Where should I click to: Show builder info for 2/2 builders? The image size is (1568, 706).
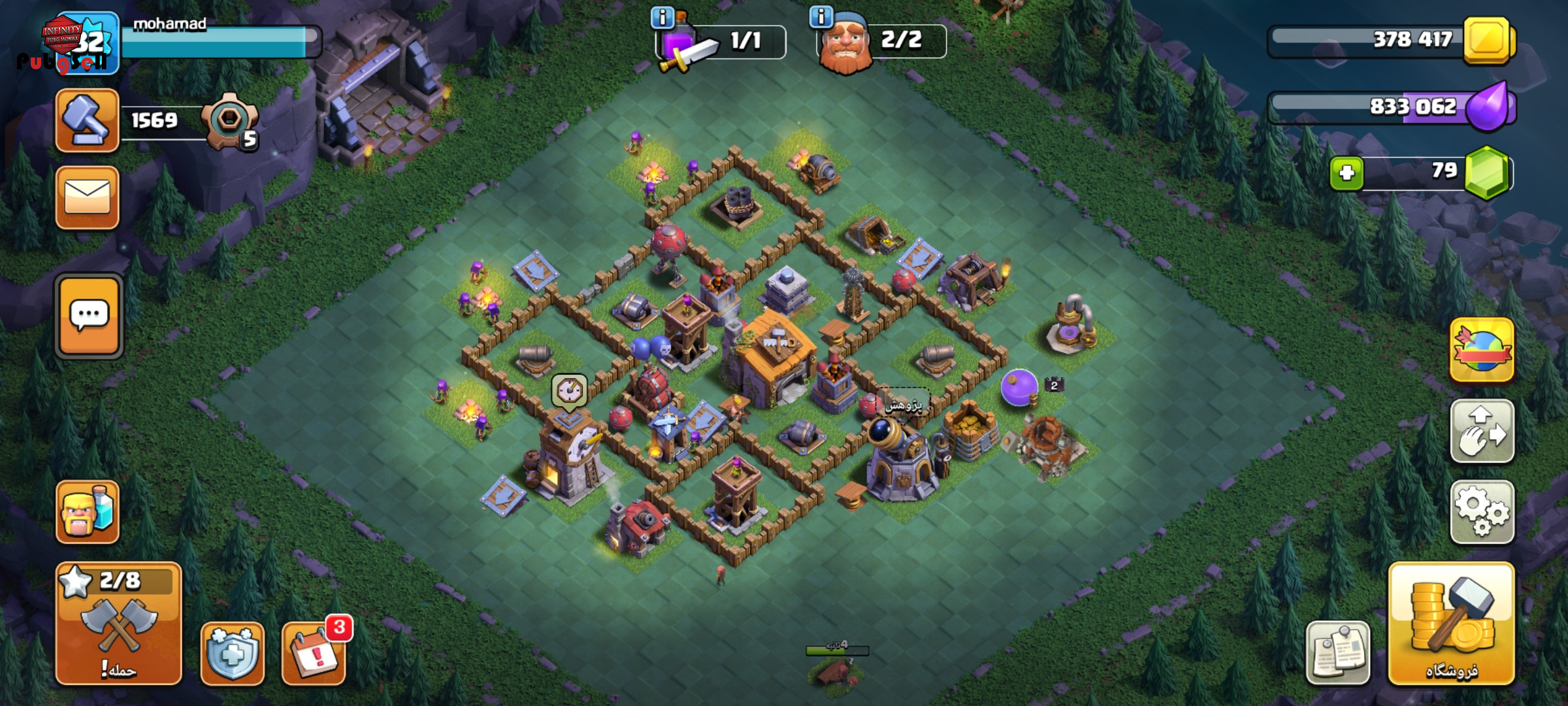coord(821,16)
